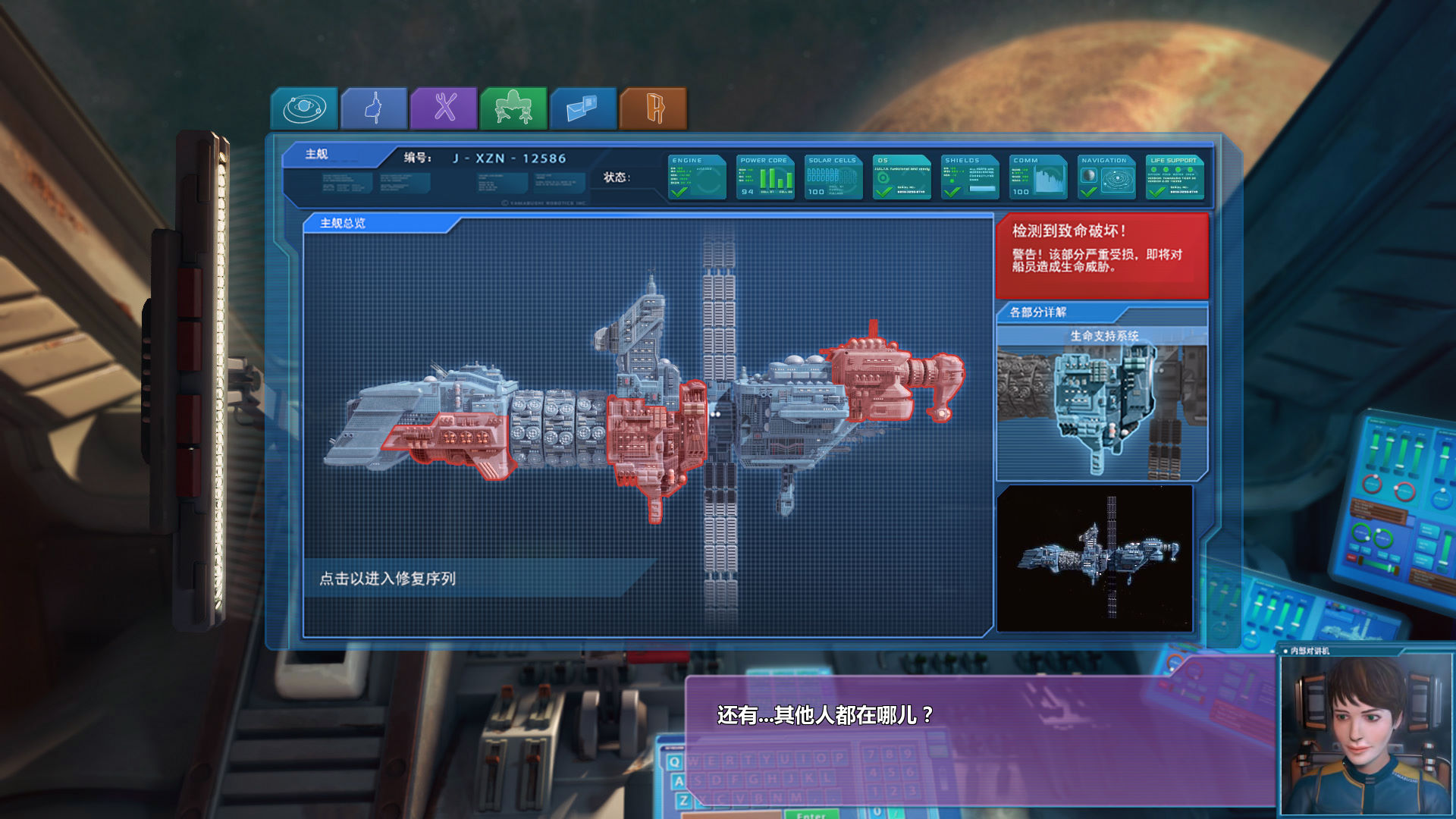Select the damaged red life-support hull section
The image size is (1456, 819).
(x=652, y=444)
